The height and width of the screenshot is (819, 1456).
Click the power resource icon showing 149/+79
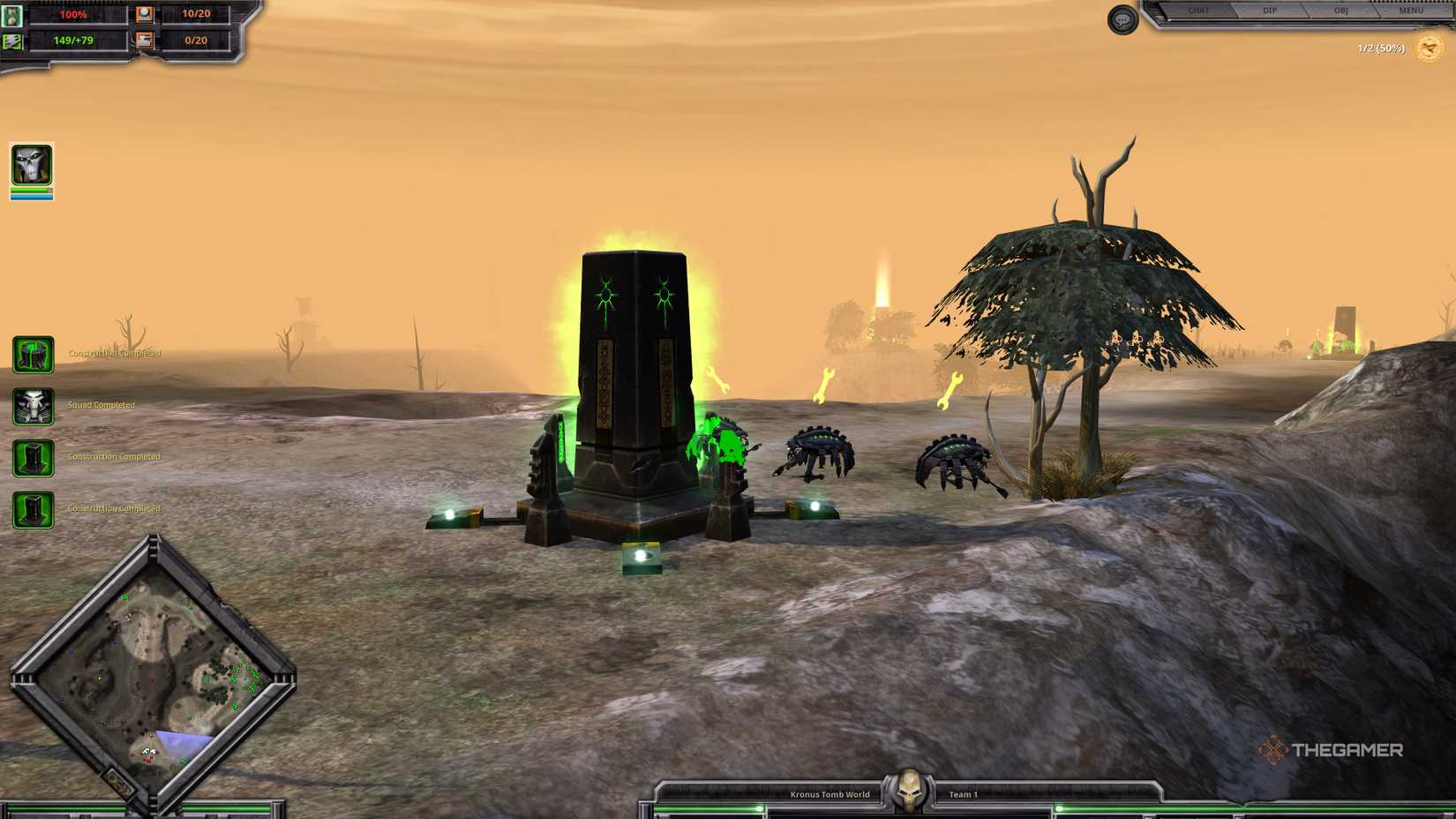pos(12,40)
